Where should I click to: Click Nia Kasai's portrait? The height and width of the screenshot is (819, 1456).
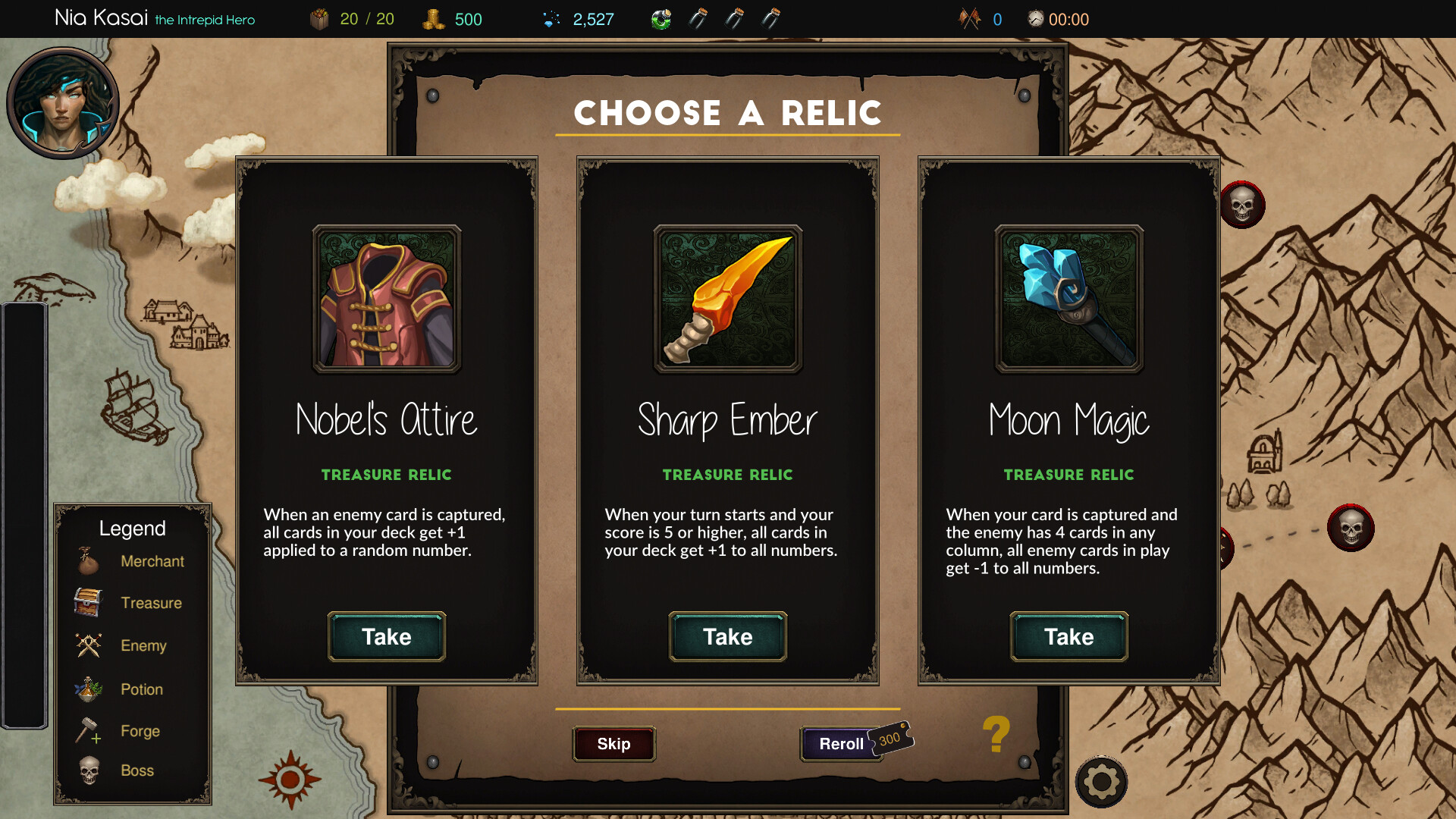point(63,102)
